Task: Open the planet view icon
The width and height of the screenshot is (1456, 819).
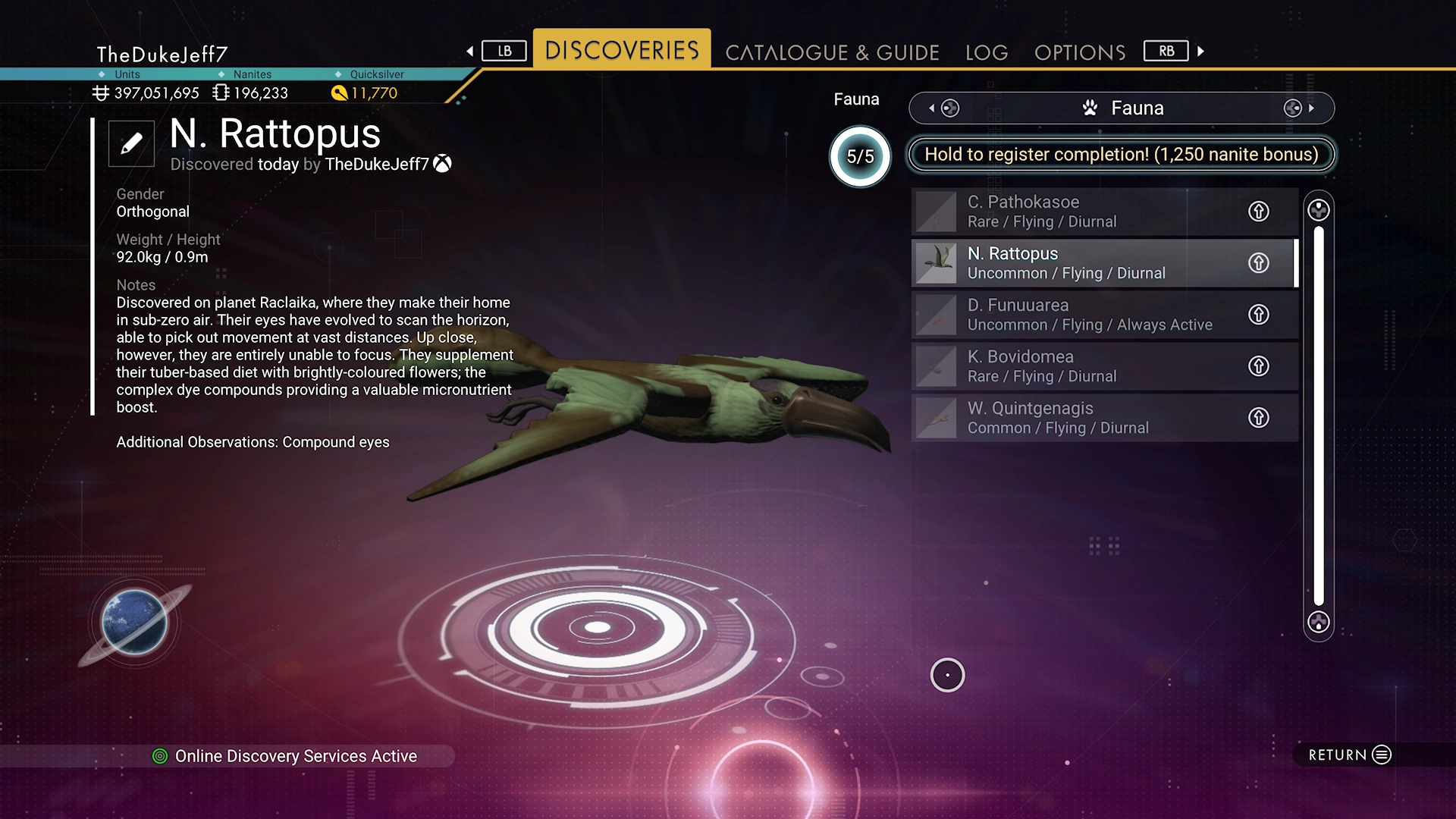Action: (134, 622)
